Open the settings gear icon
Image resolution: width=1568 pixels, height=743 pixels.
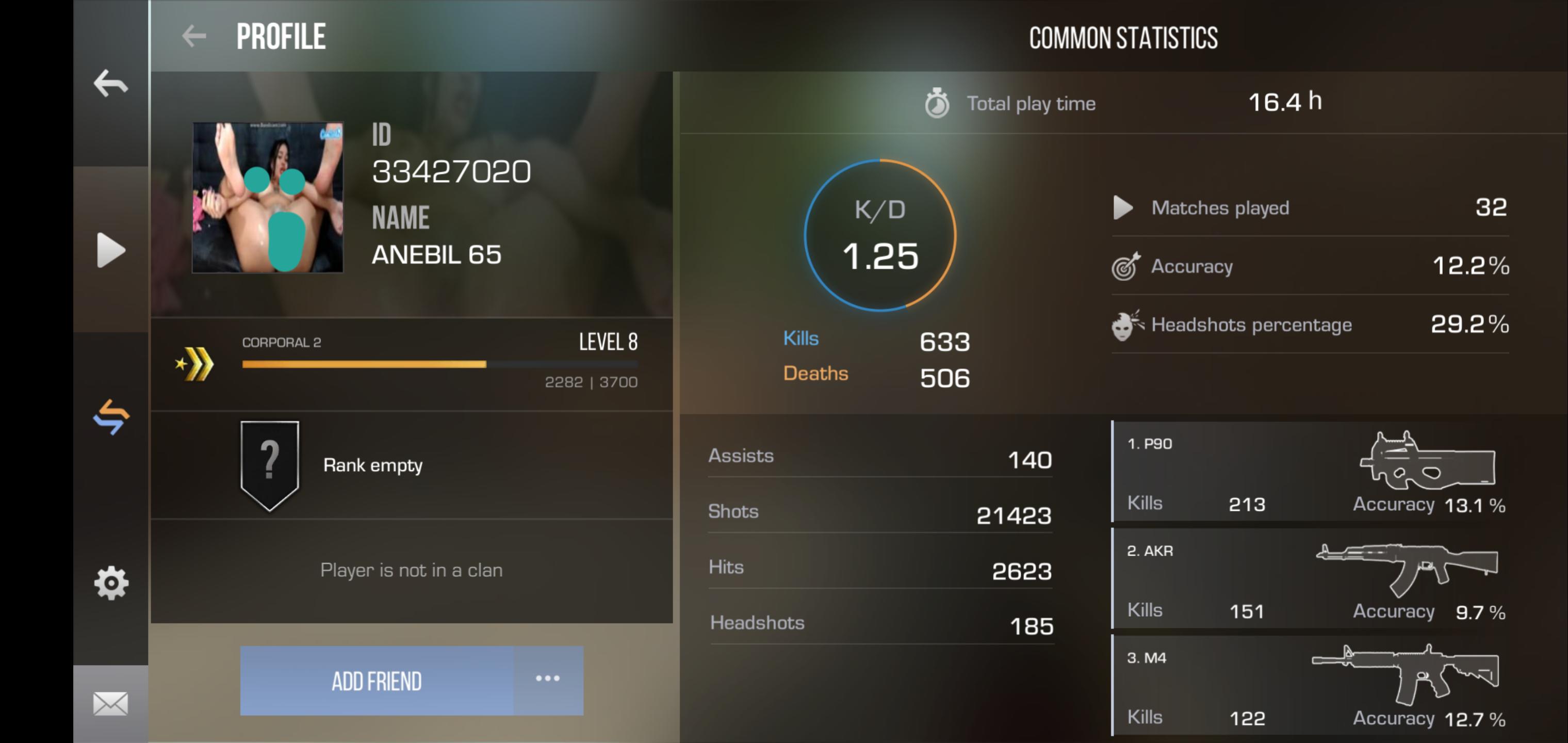tap(111, 583)
